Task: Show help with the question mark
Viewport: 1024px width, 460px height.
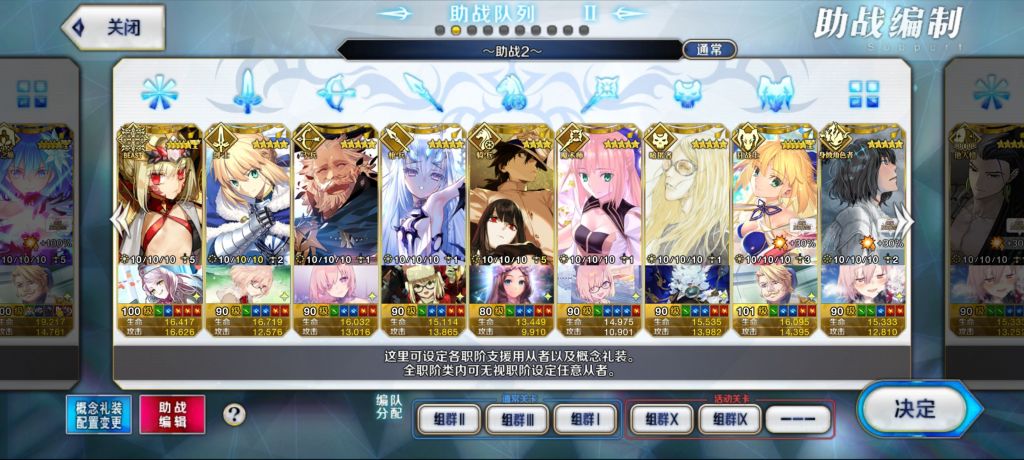Action: [234, 414]
